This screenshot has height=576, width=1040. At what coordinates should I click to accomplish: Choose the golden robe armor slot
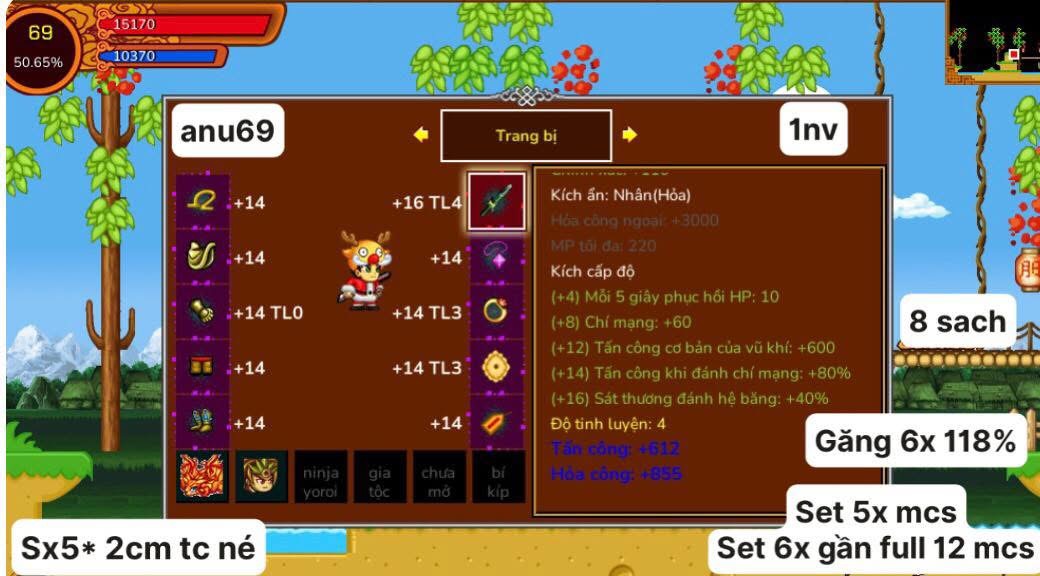click(203, 258)
